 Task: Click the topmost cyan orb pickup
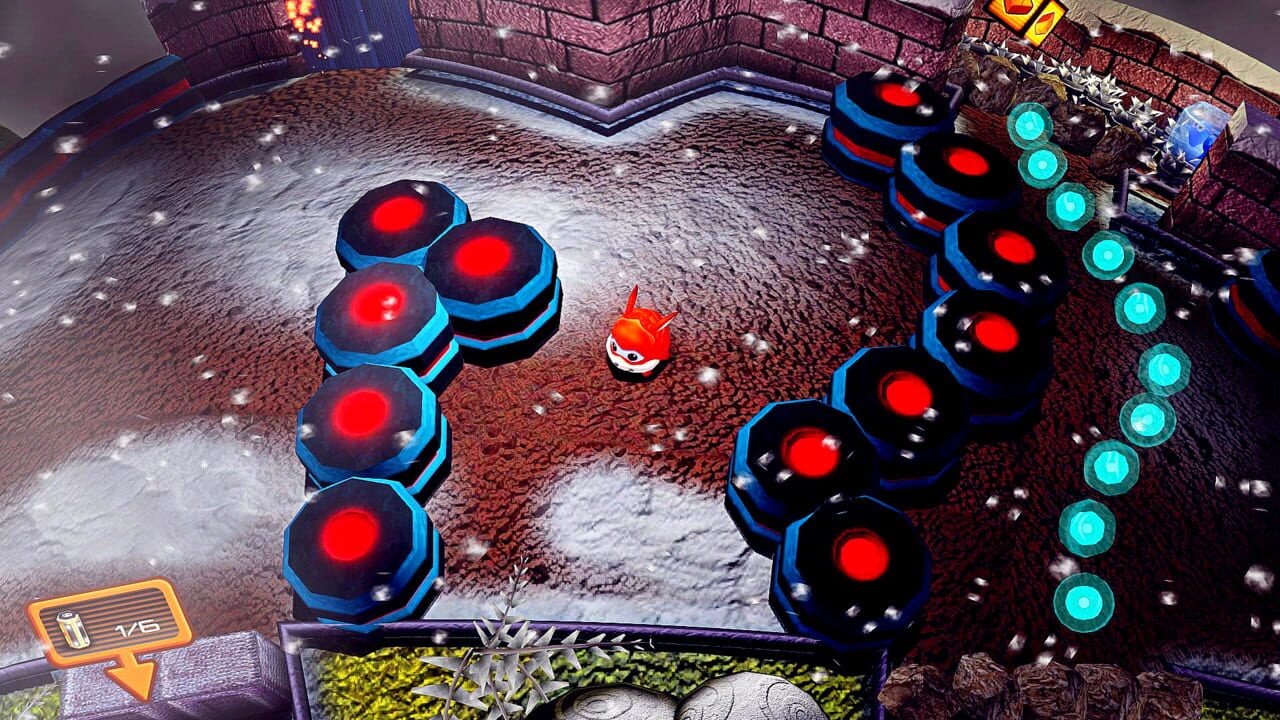point(1027,124)
